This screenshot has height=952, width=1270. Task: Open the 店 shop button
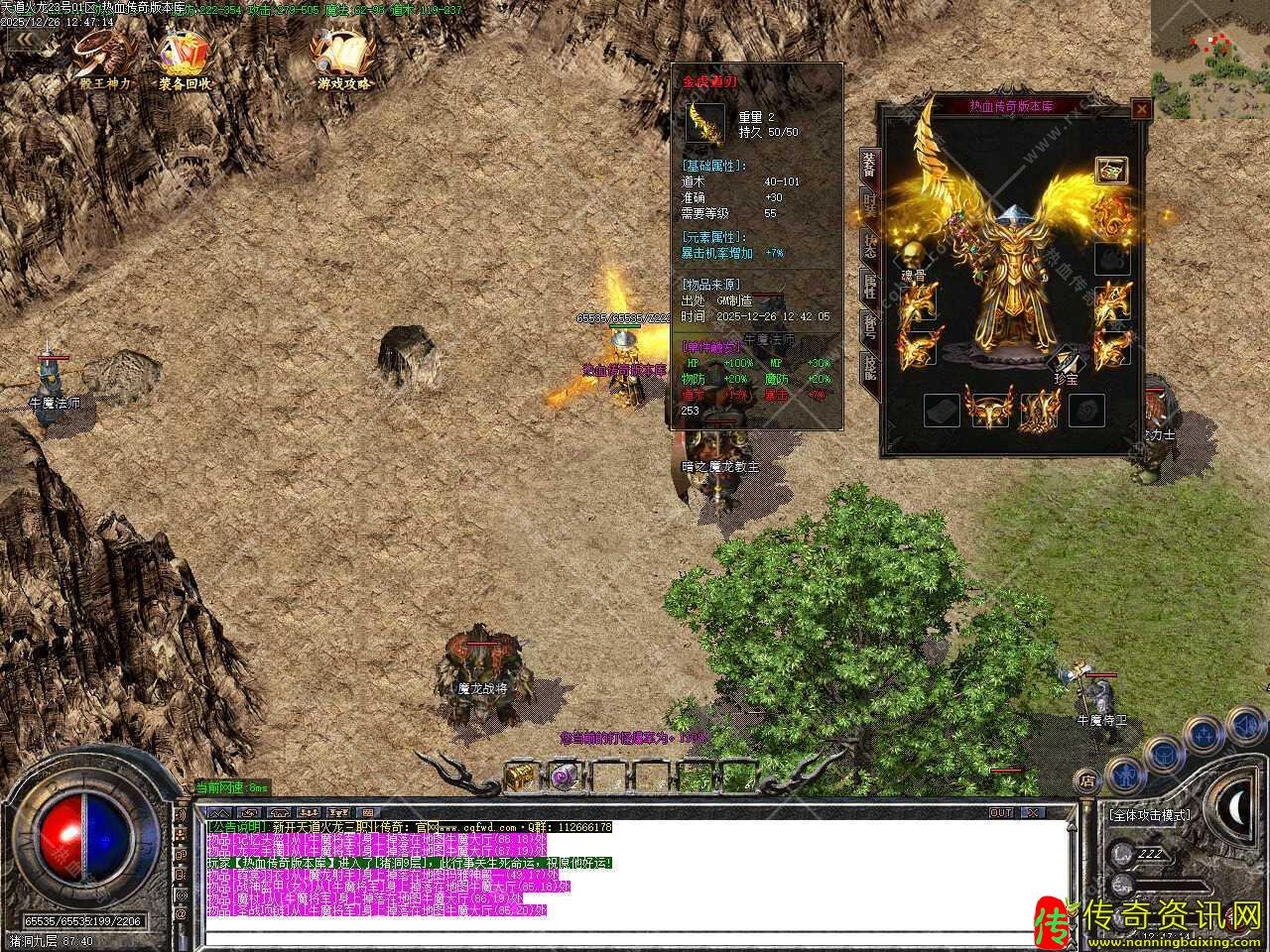1088,780
